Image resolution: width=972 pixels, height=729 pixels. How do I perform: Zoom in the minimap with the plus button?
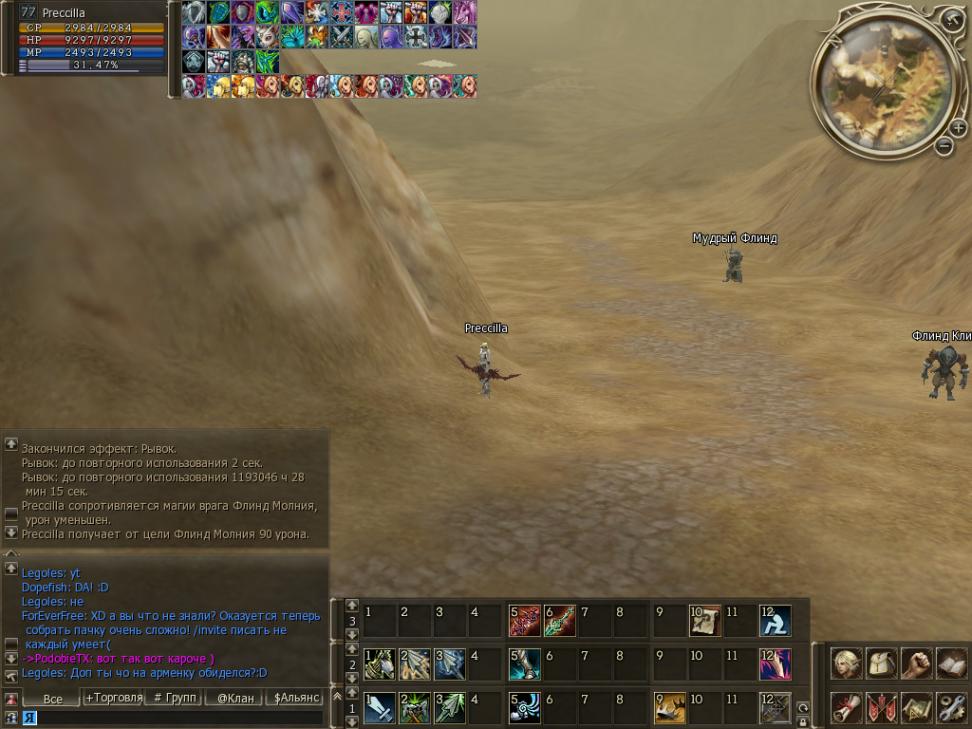tap(958, 128)
